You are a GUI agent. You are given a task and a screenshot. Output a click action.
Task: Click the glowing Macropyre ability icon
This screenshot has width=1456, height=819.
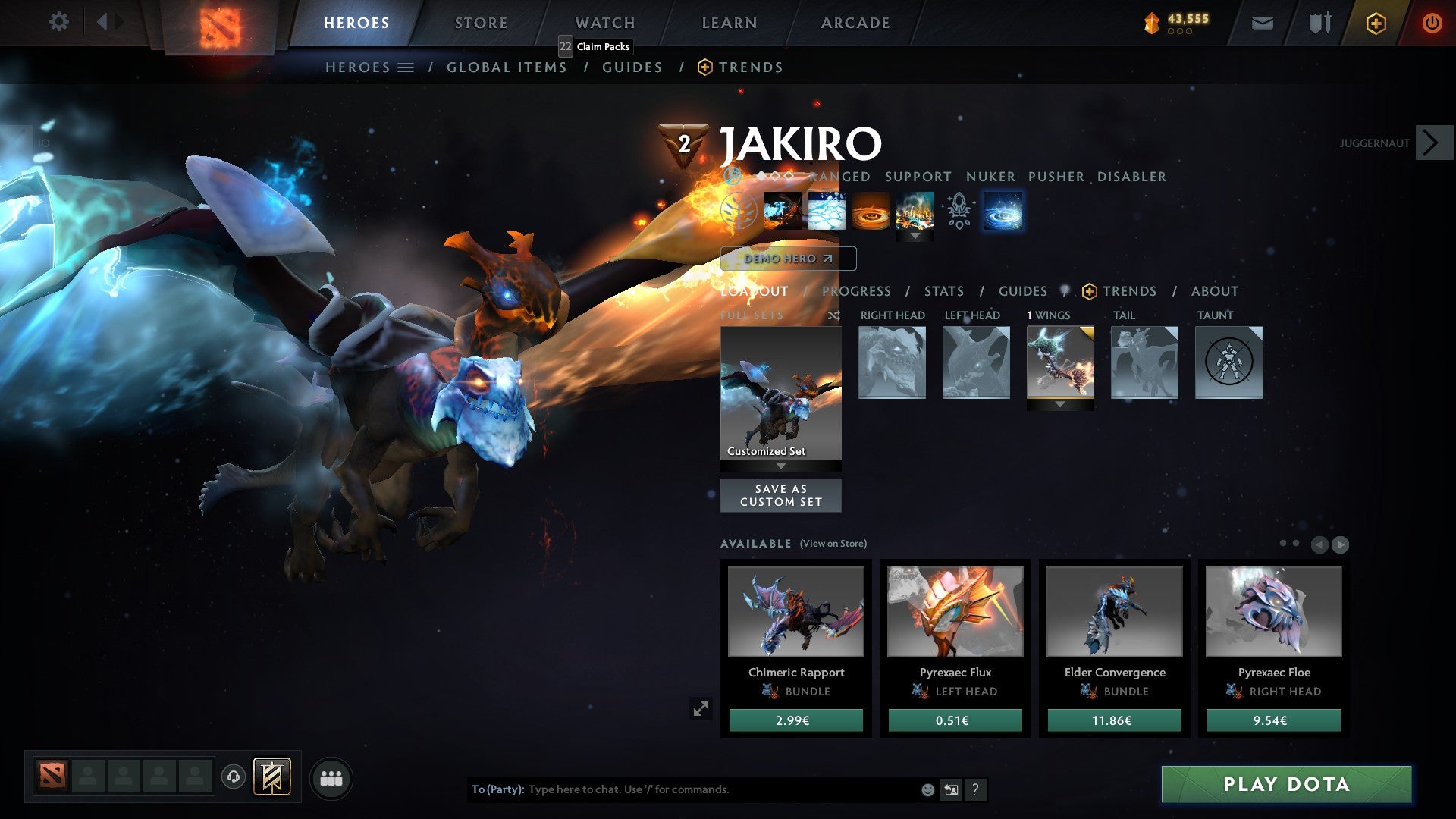tap(1003, 212)
